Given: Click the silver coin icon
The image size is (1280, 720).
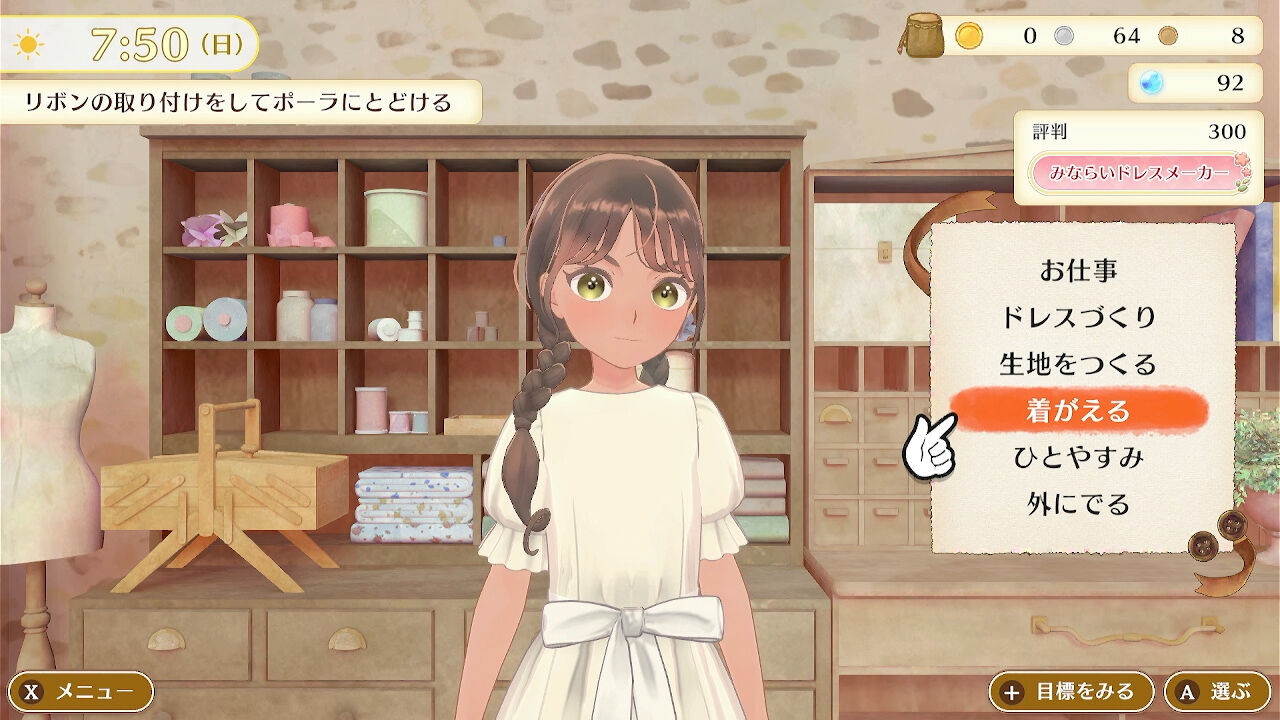Looking at the screenshot, I should pos(1064,37).
